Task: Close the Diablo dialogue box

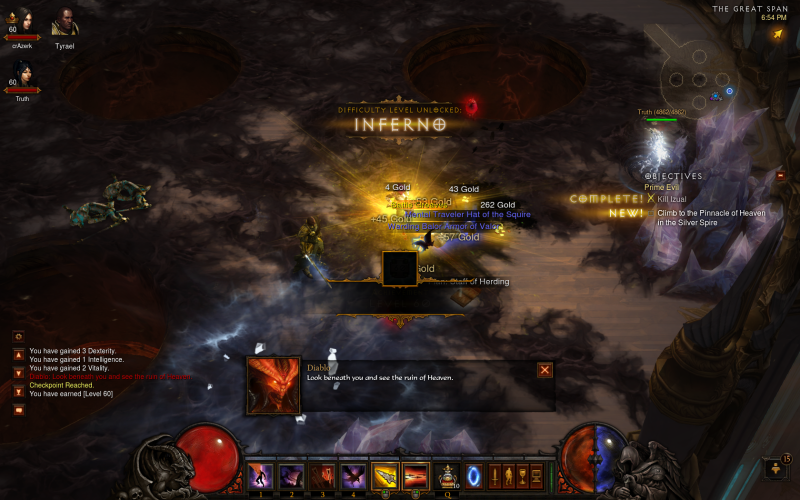Action: 545,370
